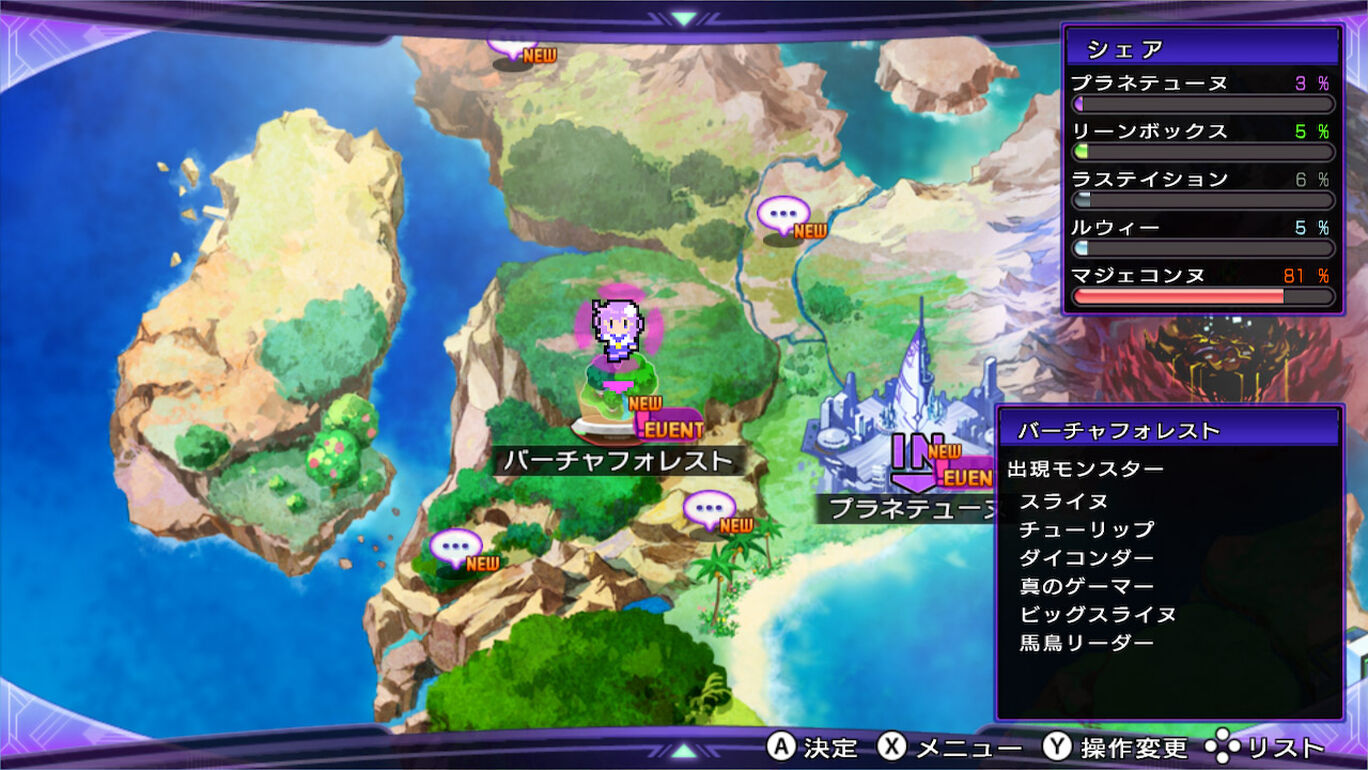Open the NEW chat bubble near the palm trees
Viewport: 1368px width, 770px height.
pos(709,510)
